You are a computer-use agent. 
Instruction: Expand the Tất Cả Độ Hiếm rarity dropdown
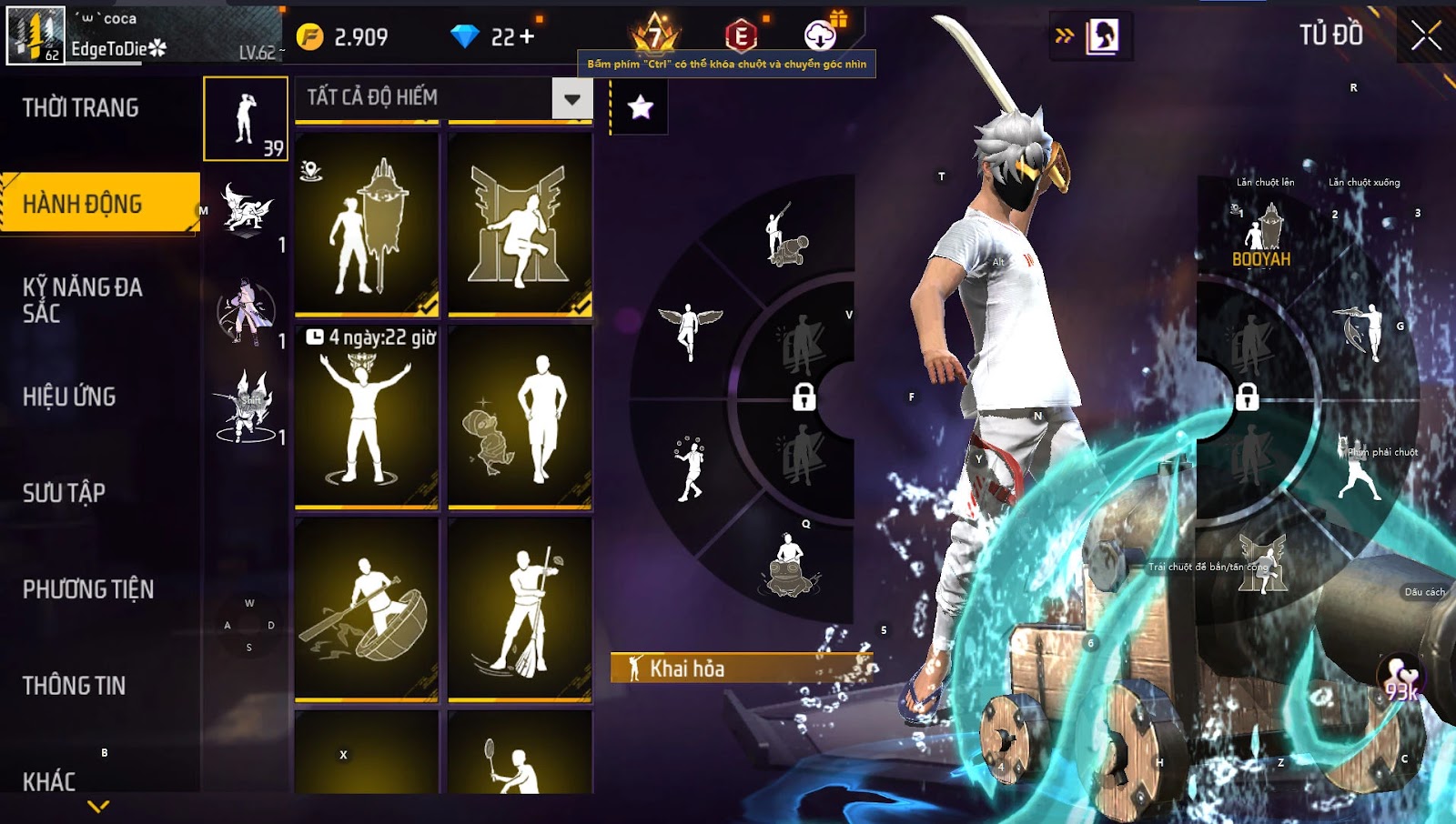tap(571, 98)
